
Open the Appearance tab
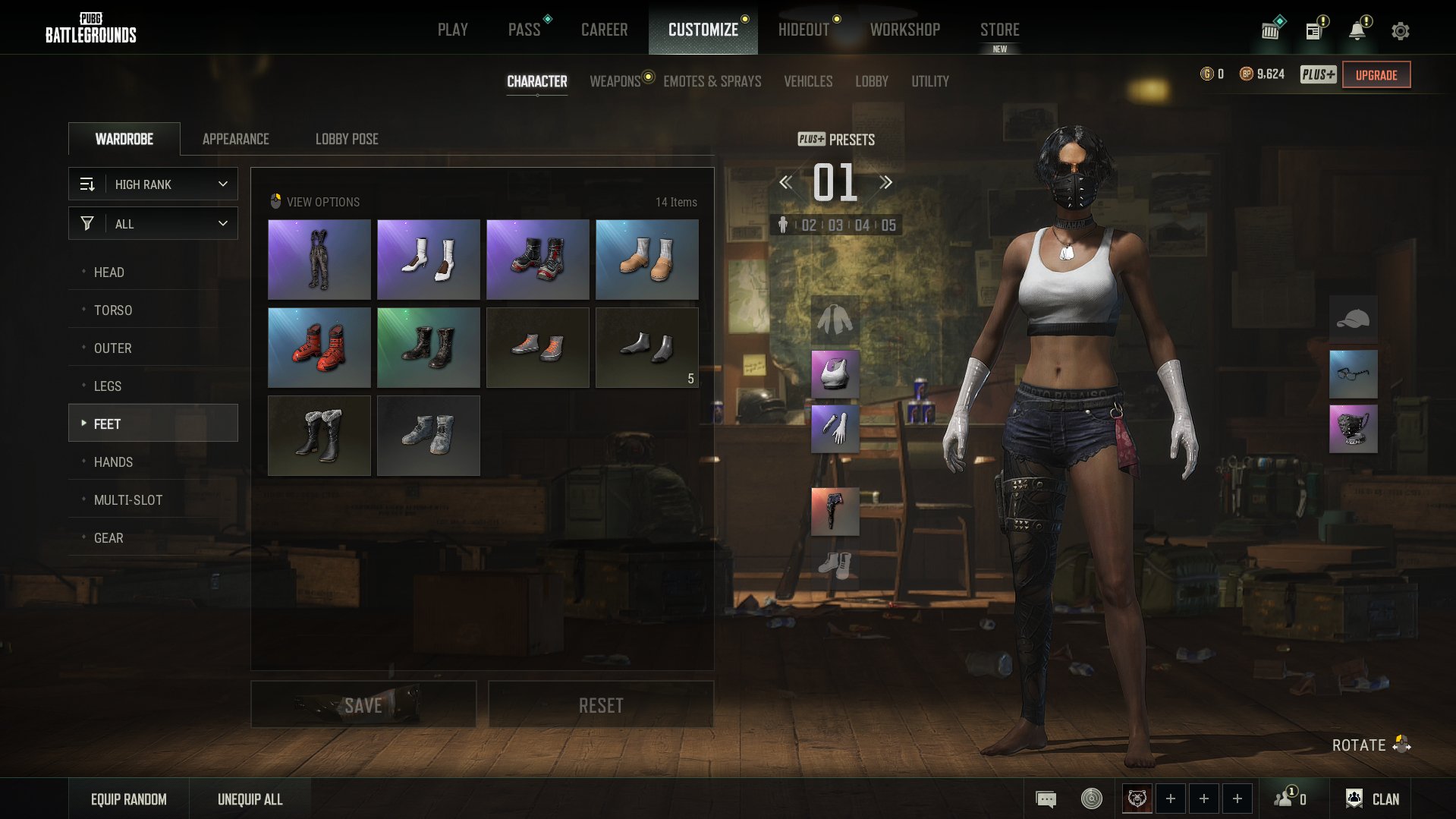235,139
